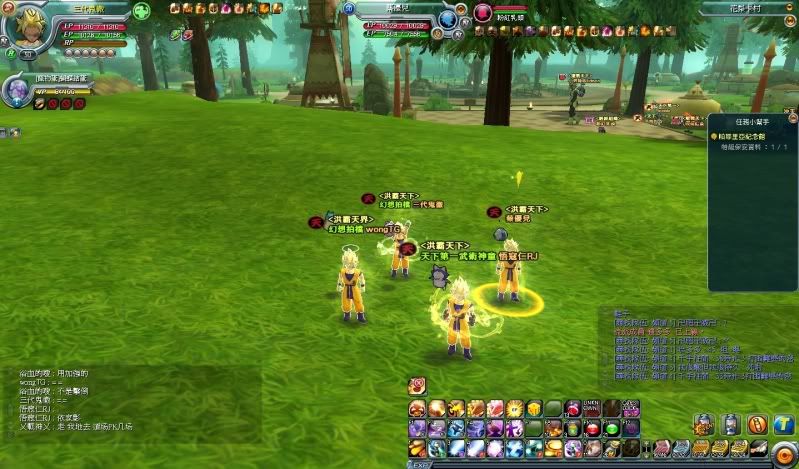Click the blue level orb on target frame

448,20
